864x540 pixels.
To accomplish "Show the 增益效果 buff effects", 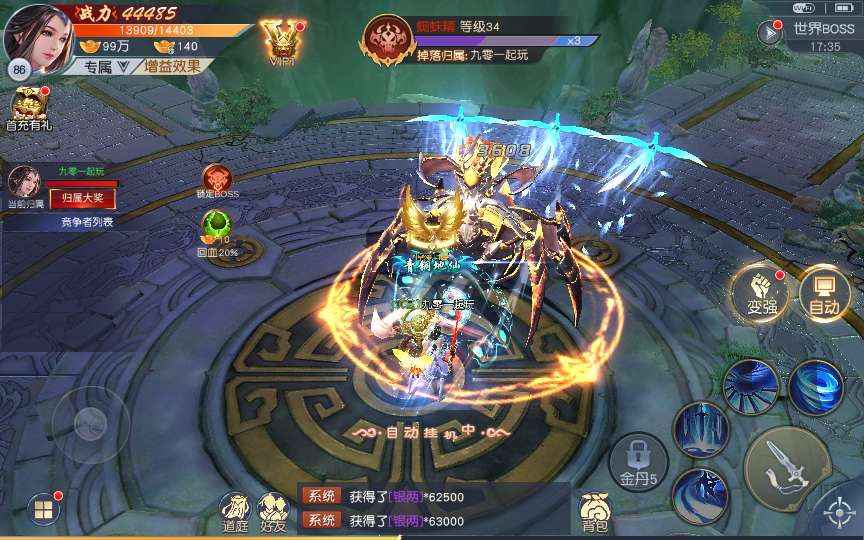I will pos(172,67).
